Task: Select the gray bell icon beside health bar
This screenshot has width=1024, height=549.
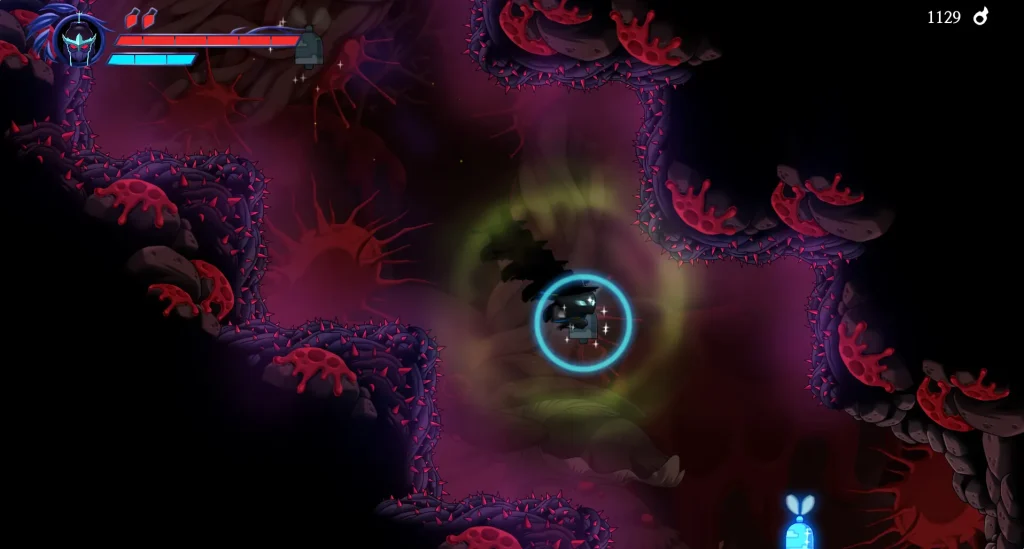Action: click(309, 46)
